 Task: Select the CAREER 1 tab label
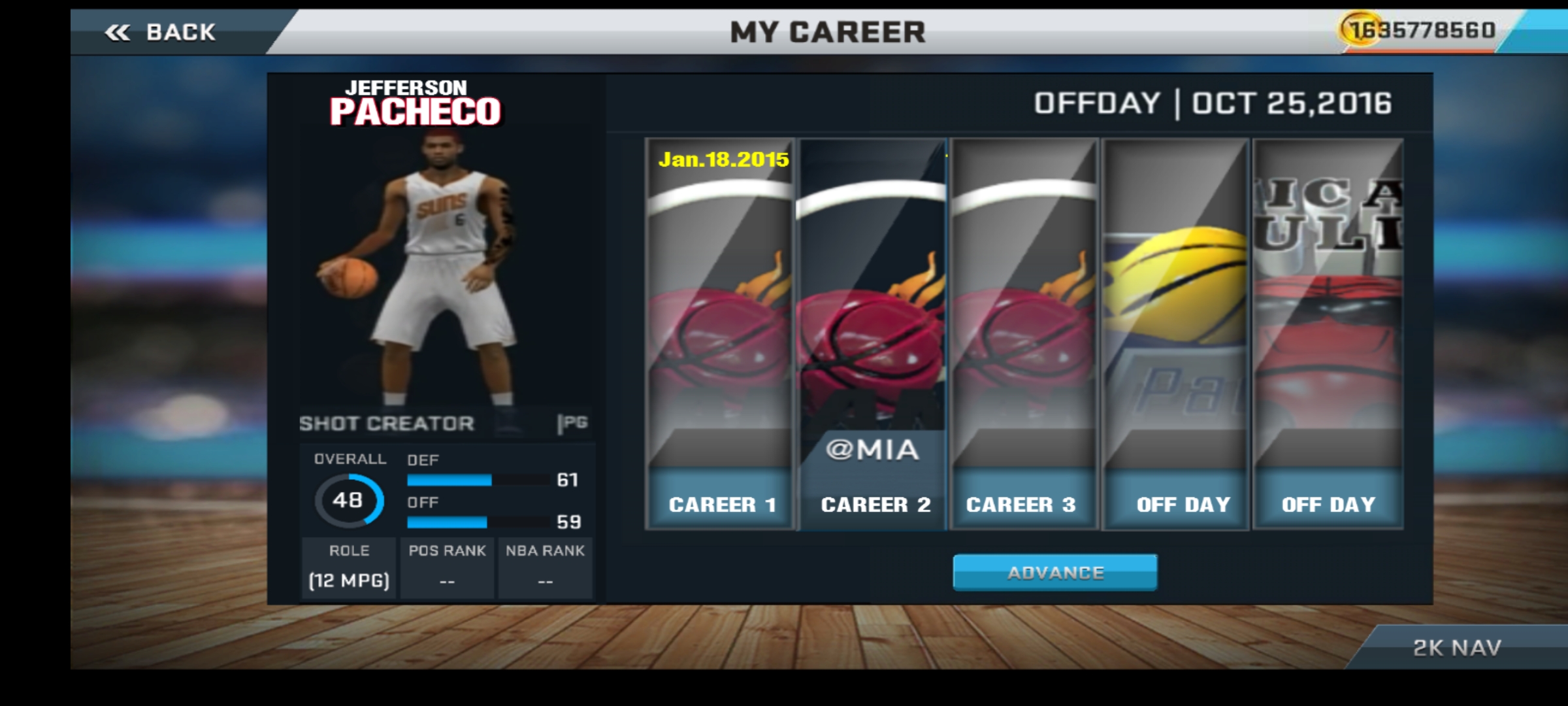(721, 503)
